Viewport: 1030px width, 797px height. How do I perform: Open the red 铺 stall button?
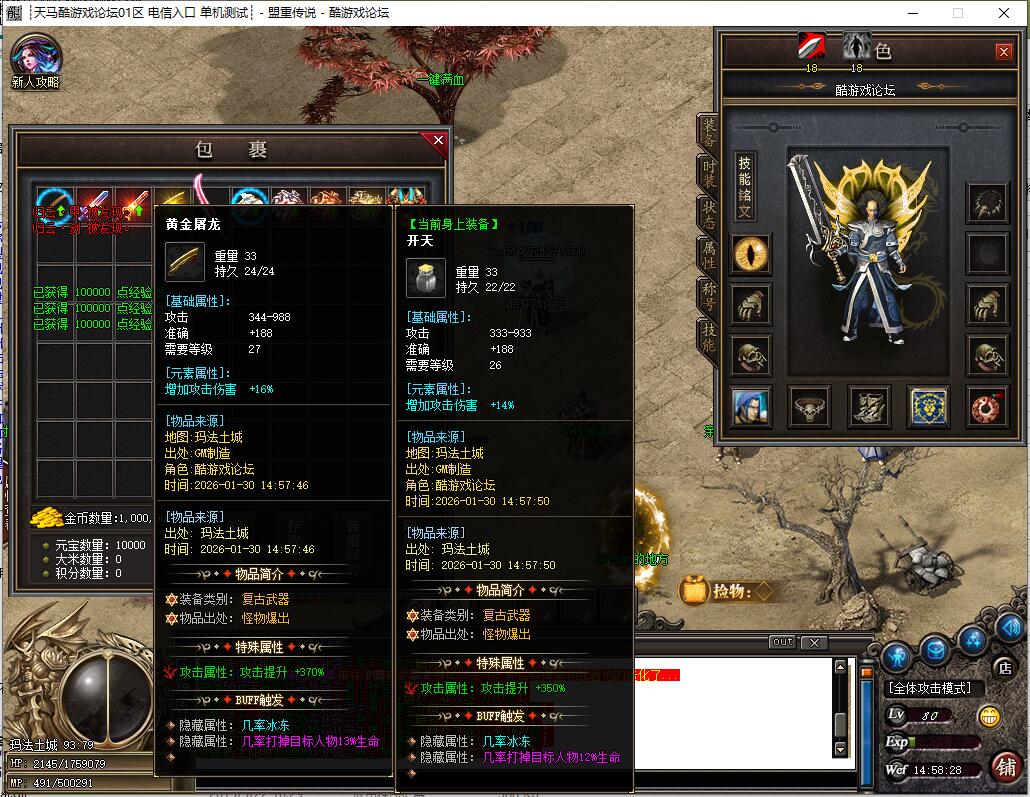tap(1006, 765)
